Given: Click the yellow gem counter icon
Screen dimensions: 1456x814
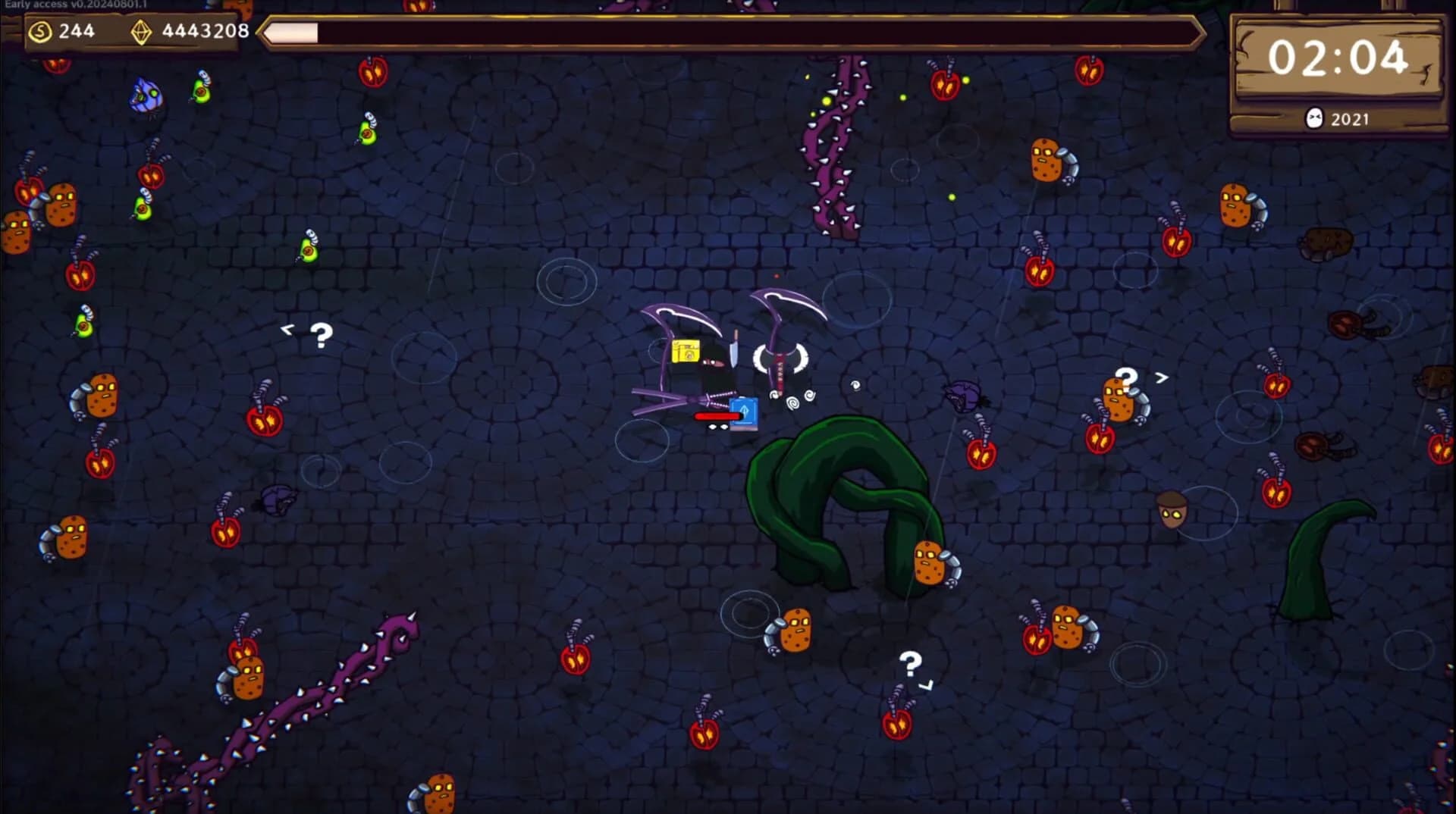Looking at the screenshot, I should 141,31.
